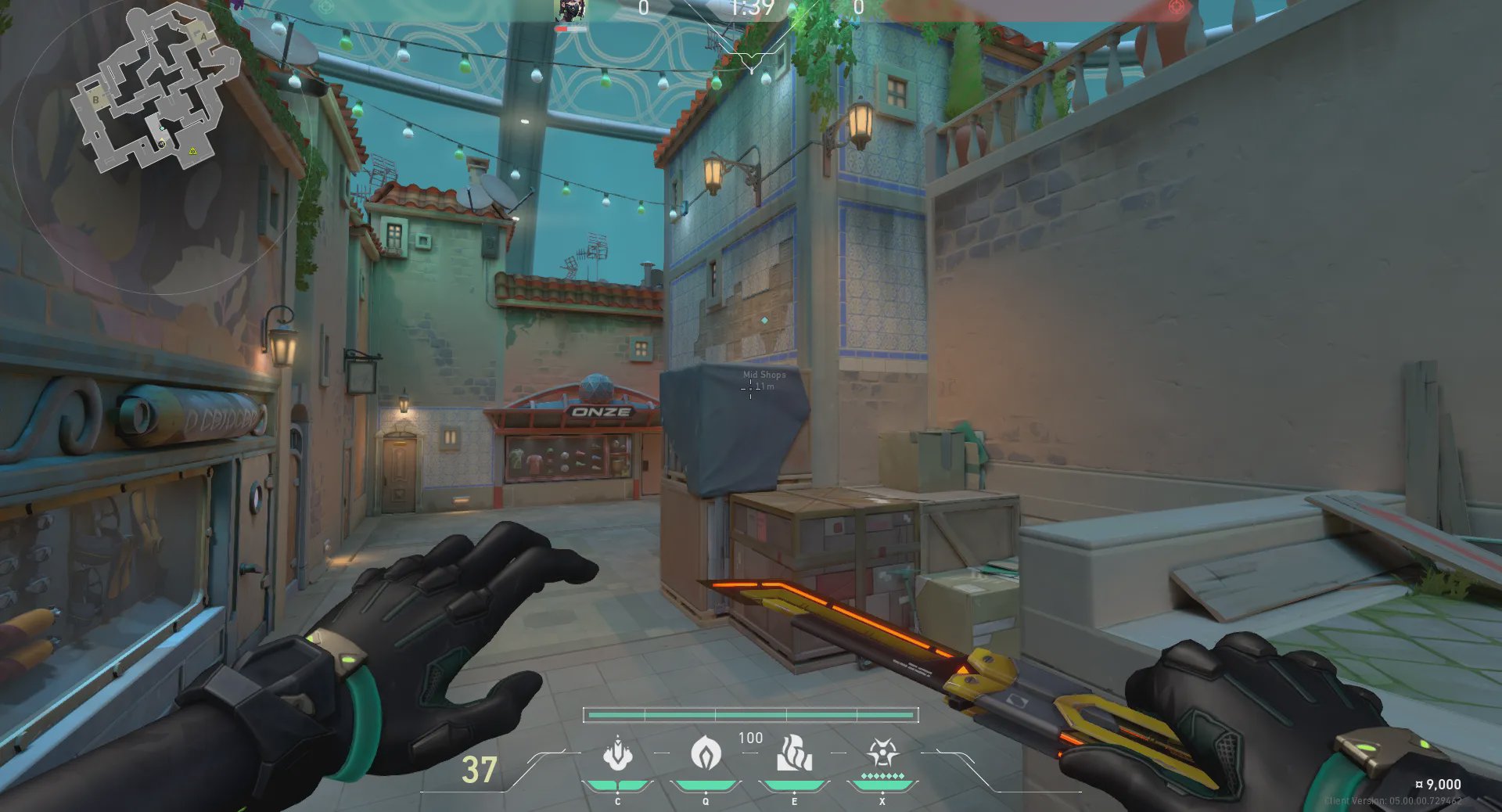
Task: Select the Viper agent portrait in top bar
Action: [x=570, y=11]
